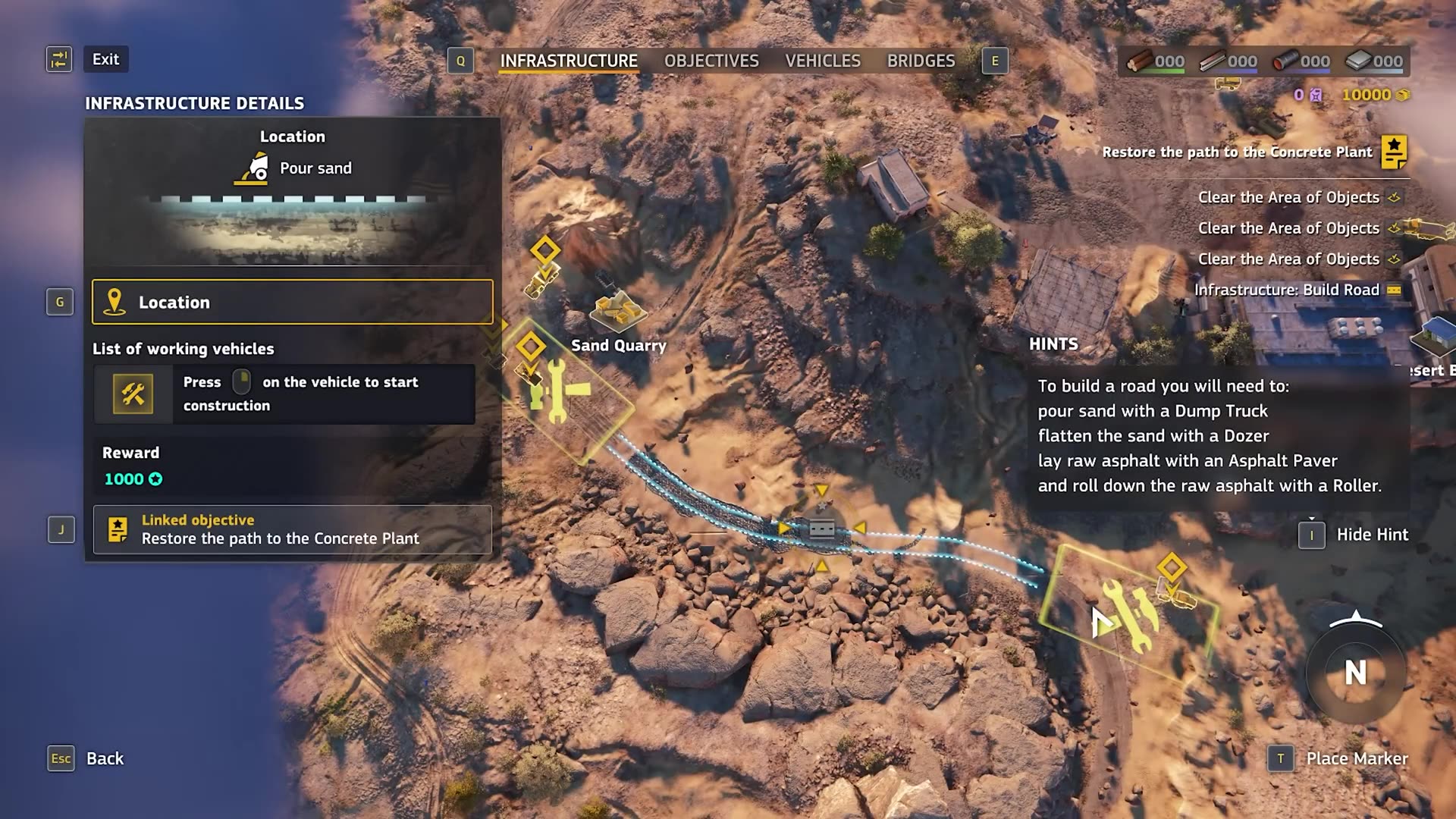Go Back to the previous screen
This screenshot has width=1456, height=819.
104,758
